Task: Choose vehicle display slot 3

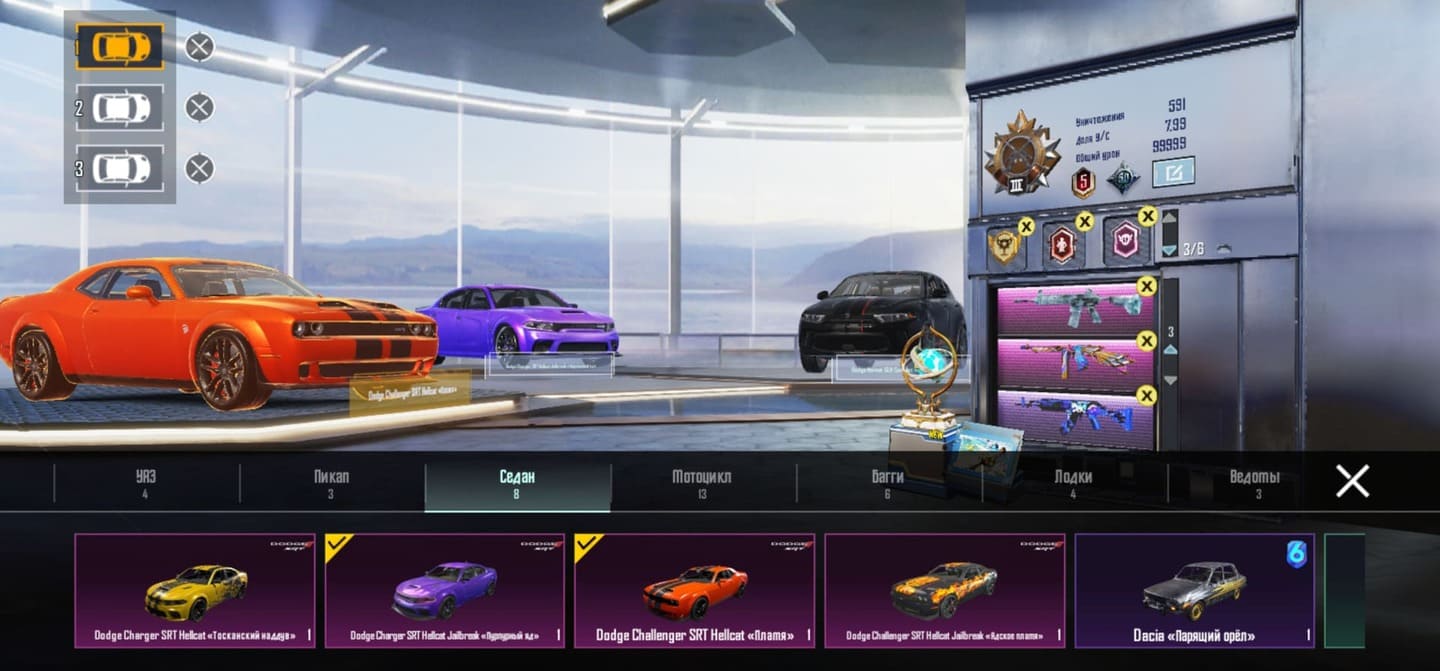Action: (120, 168)
